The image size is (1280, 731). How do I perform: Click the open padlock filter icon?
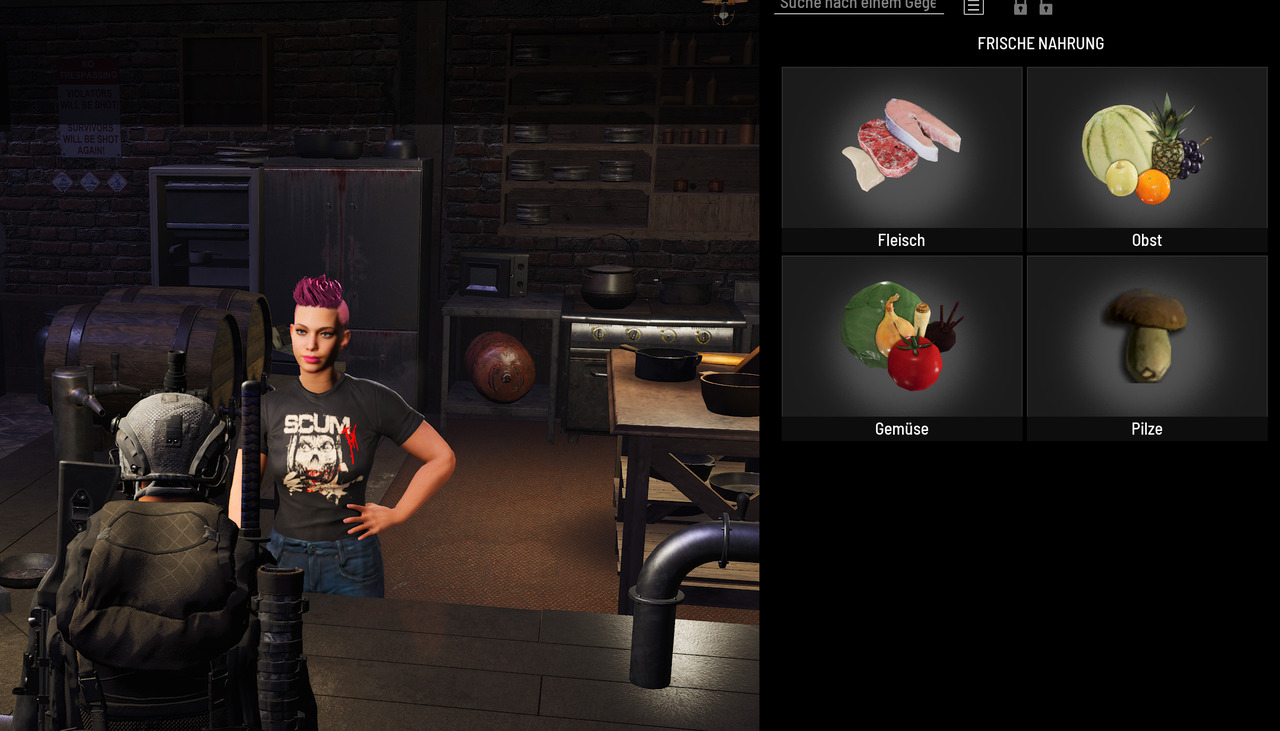click(x=1046, y=8)
